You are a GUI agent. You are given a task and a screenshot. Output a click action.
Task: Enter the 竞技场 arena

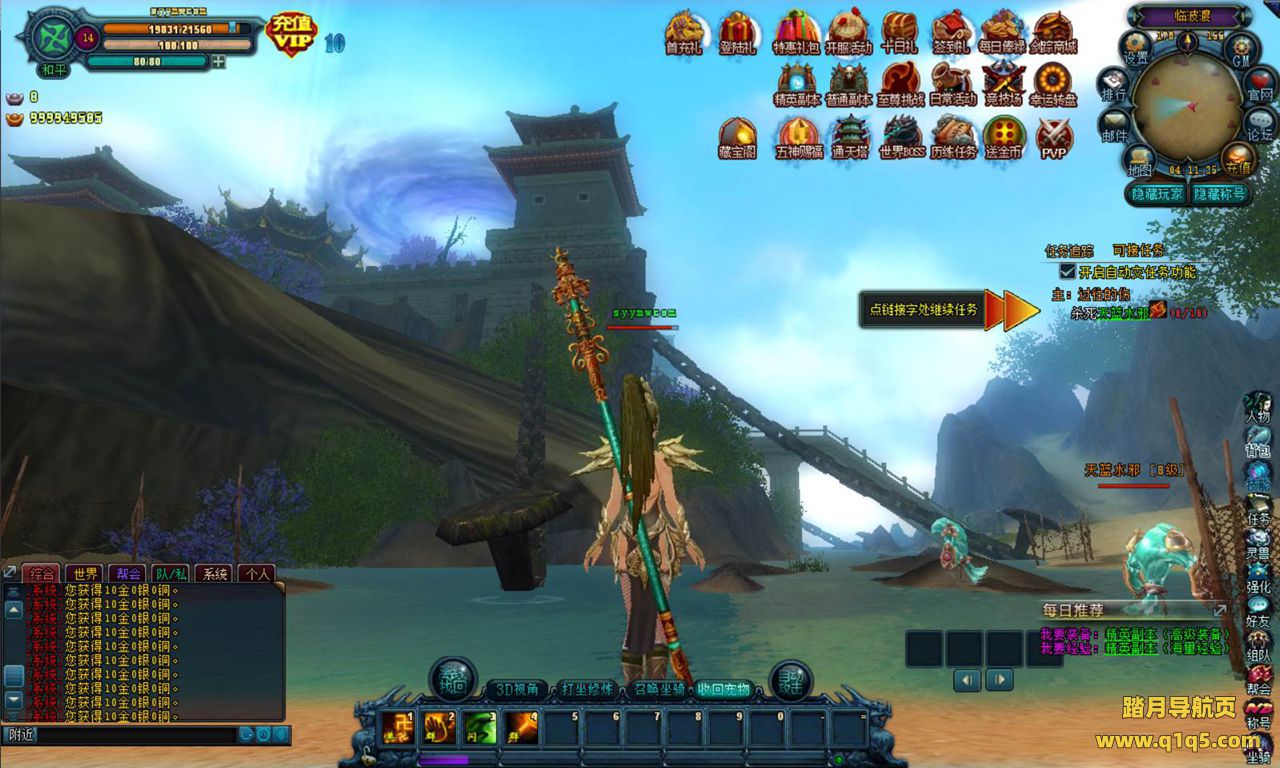1003,83
